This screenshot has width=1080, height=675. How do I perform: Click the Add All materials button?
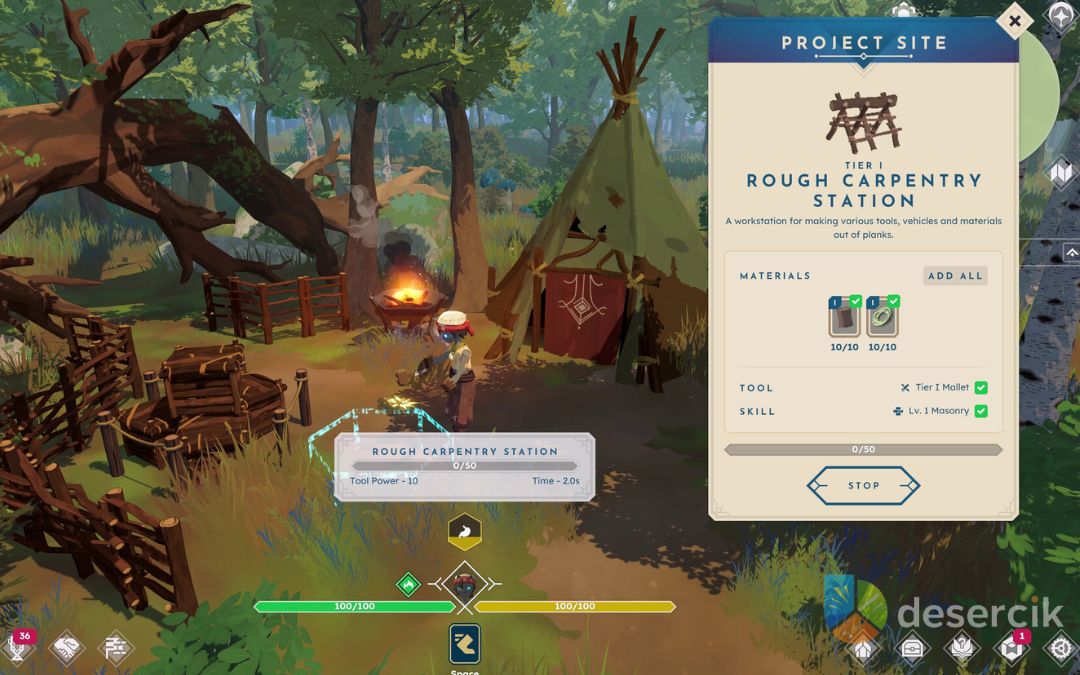point(955,276)
